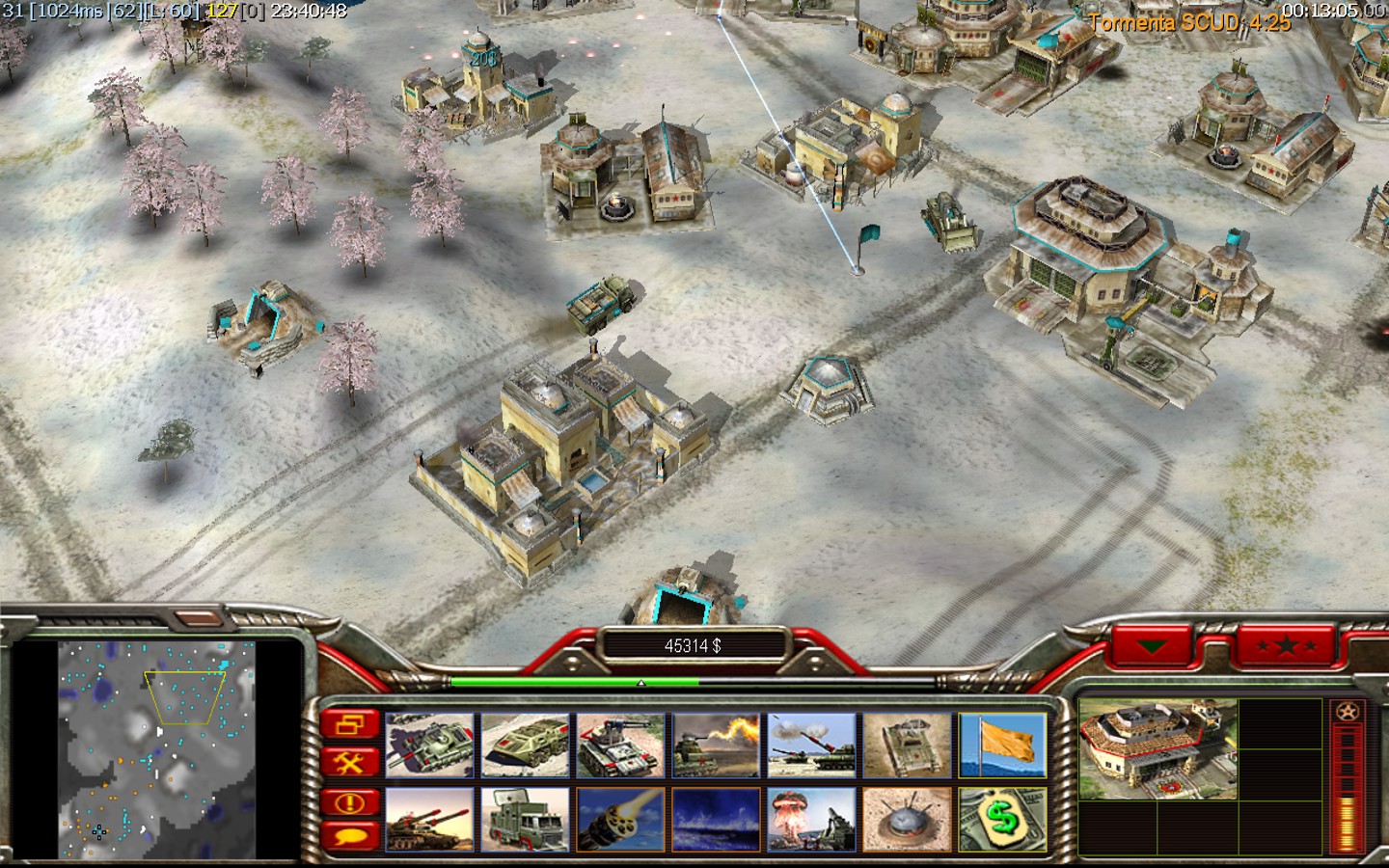Build the green supply truck
Viewport: 1389px width, 868px height.
coord(525,820)
